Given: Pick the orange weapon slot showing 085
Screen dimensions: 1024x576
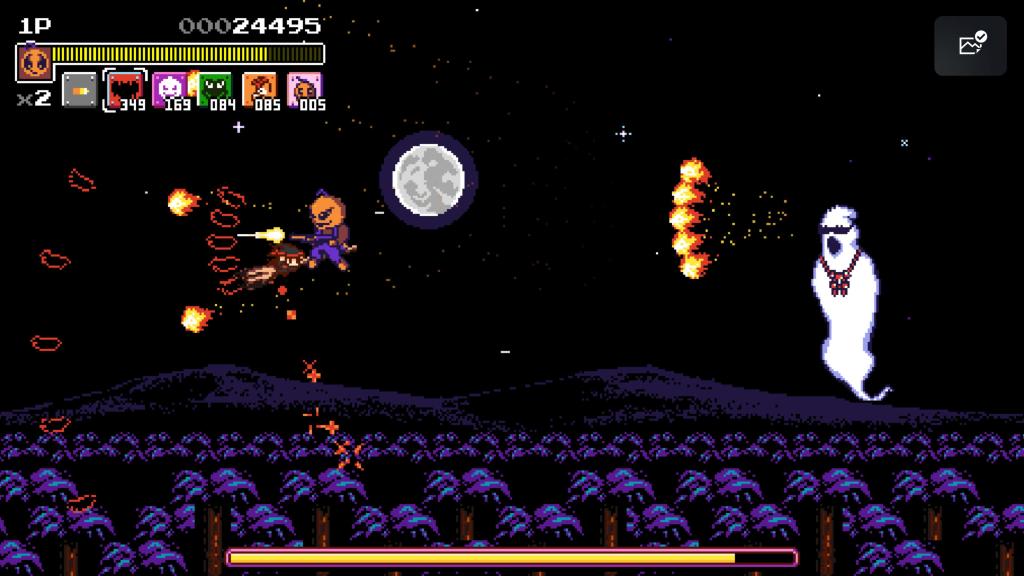Looking at the screenshot, I should (x=260, y=90).
